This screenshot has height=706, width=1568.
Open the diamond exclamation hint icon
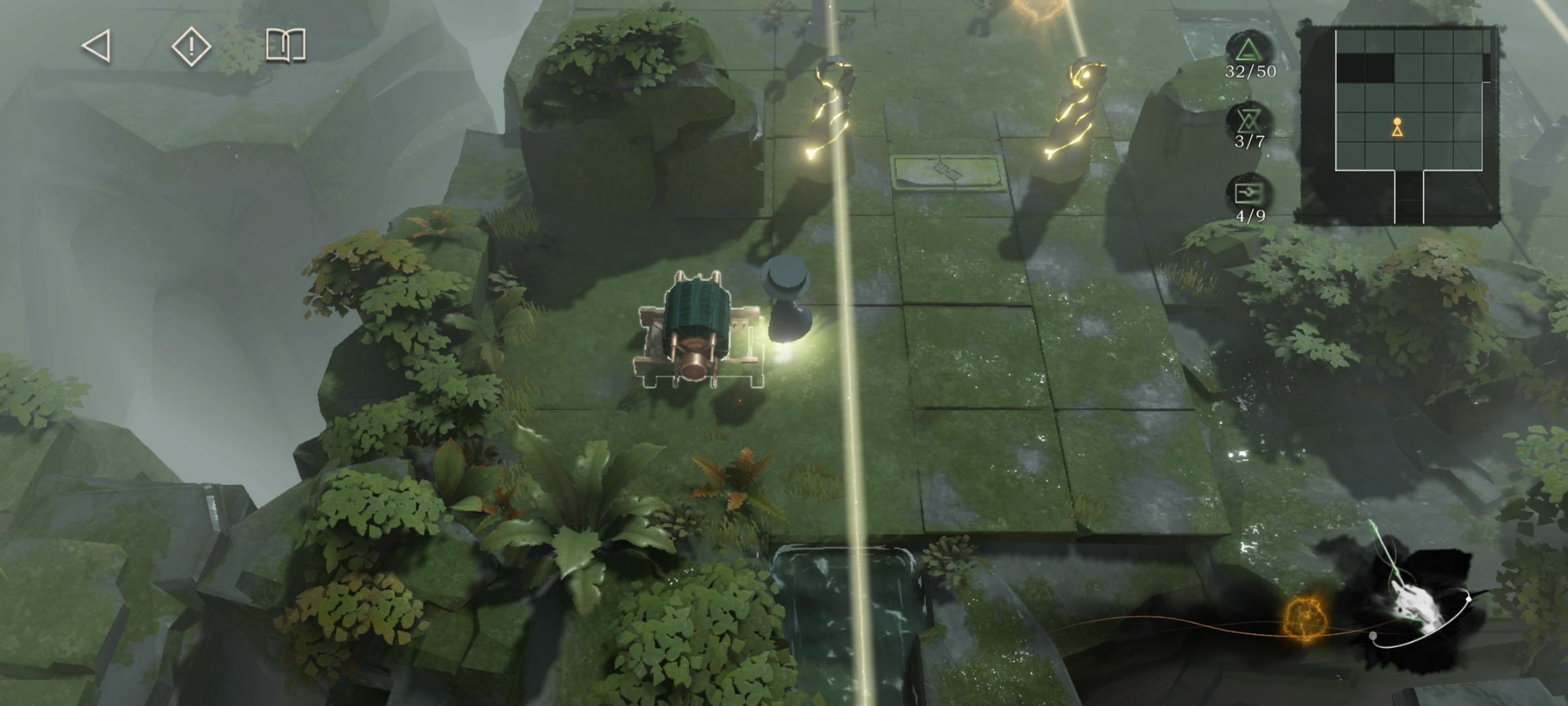(x=191, y=46)
